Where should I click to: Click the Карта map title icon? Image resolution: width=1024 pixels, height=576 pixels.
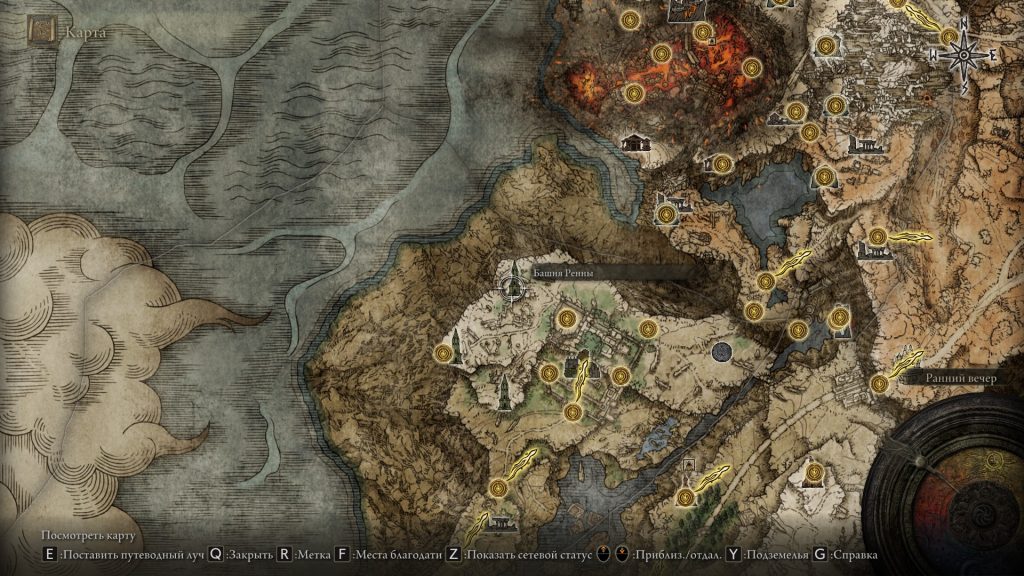(42, 32)
